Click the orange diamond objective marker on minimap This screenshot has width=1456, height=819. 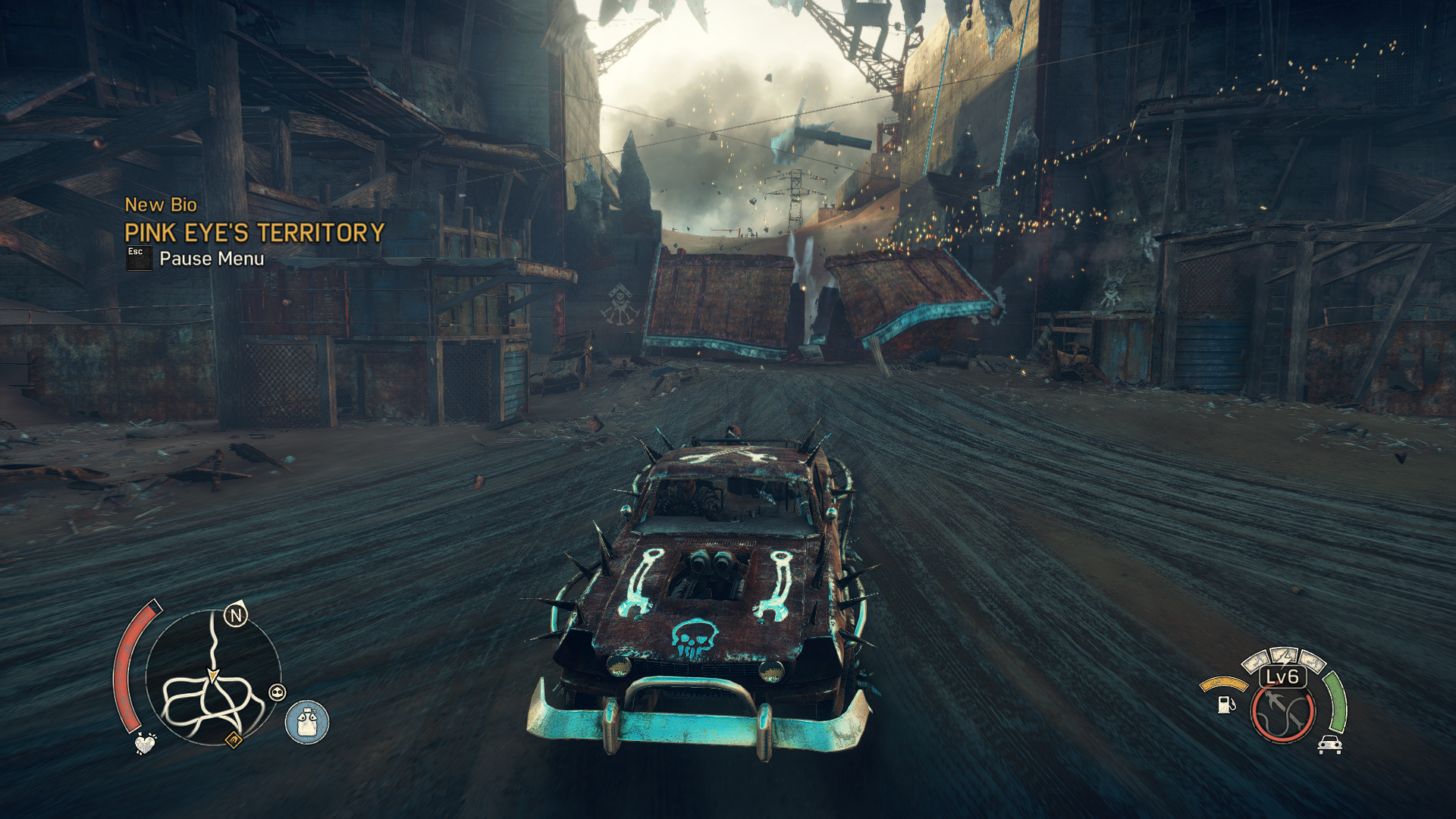(x=234, y=739)
